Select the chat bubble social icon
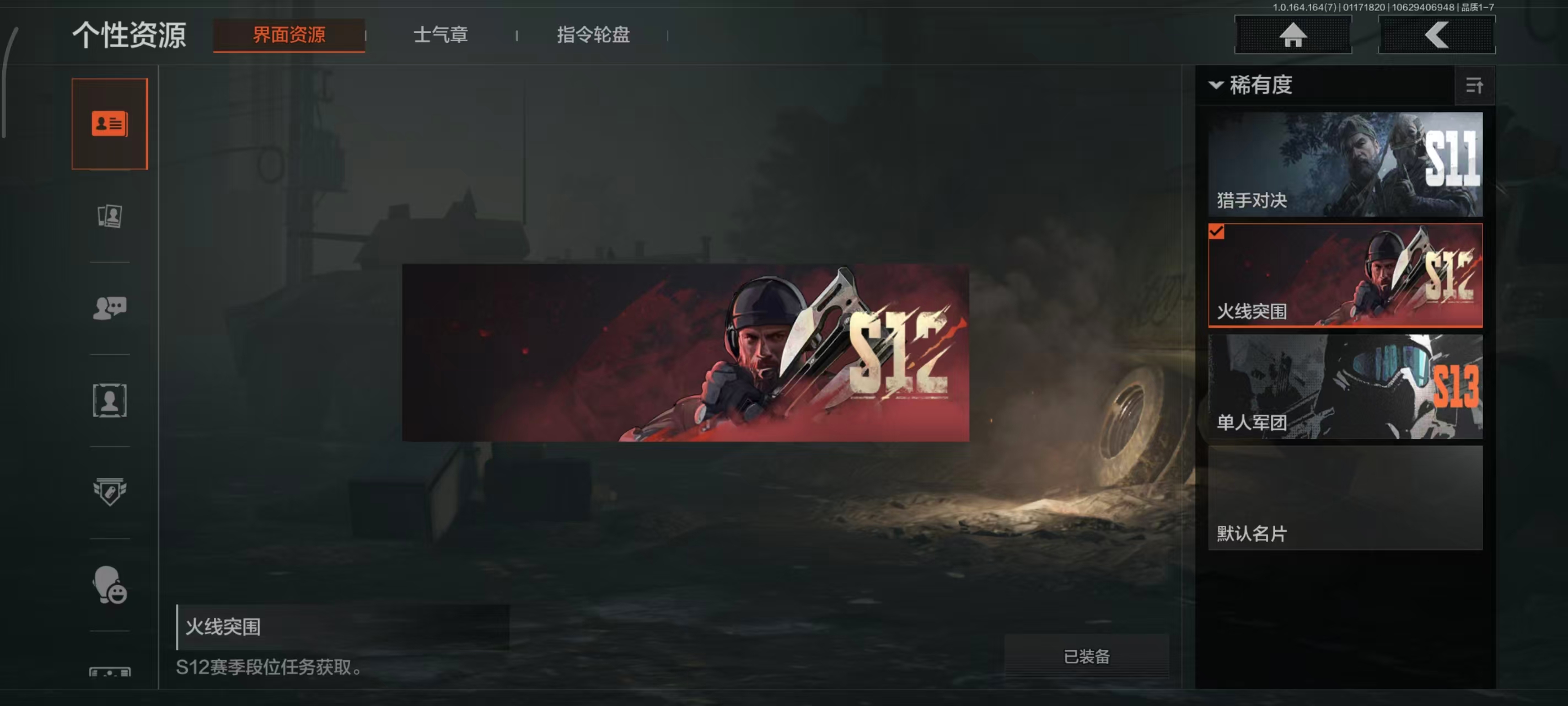The width and height of the screenshot is (1568, 706). coord(110,308)
